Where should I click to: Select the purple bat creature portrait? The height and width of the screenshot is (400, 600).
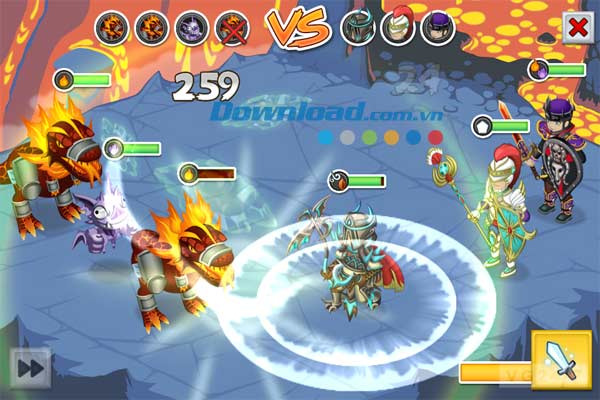tap(191, 28)
